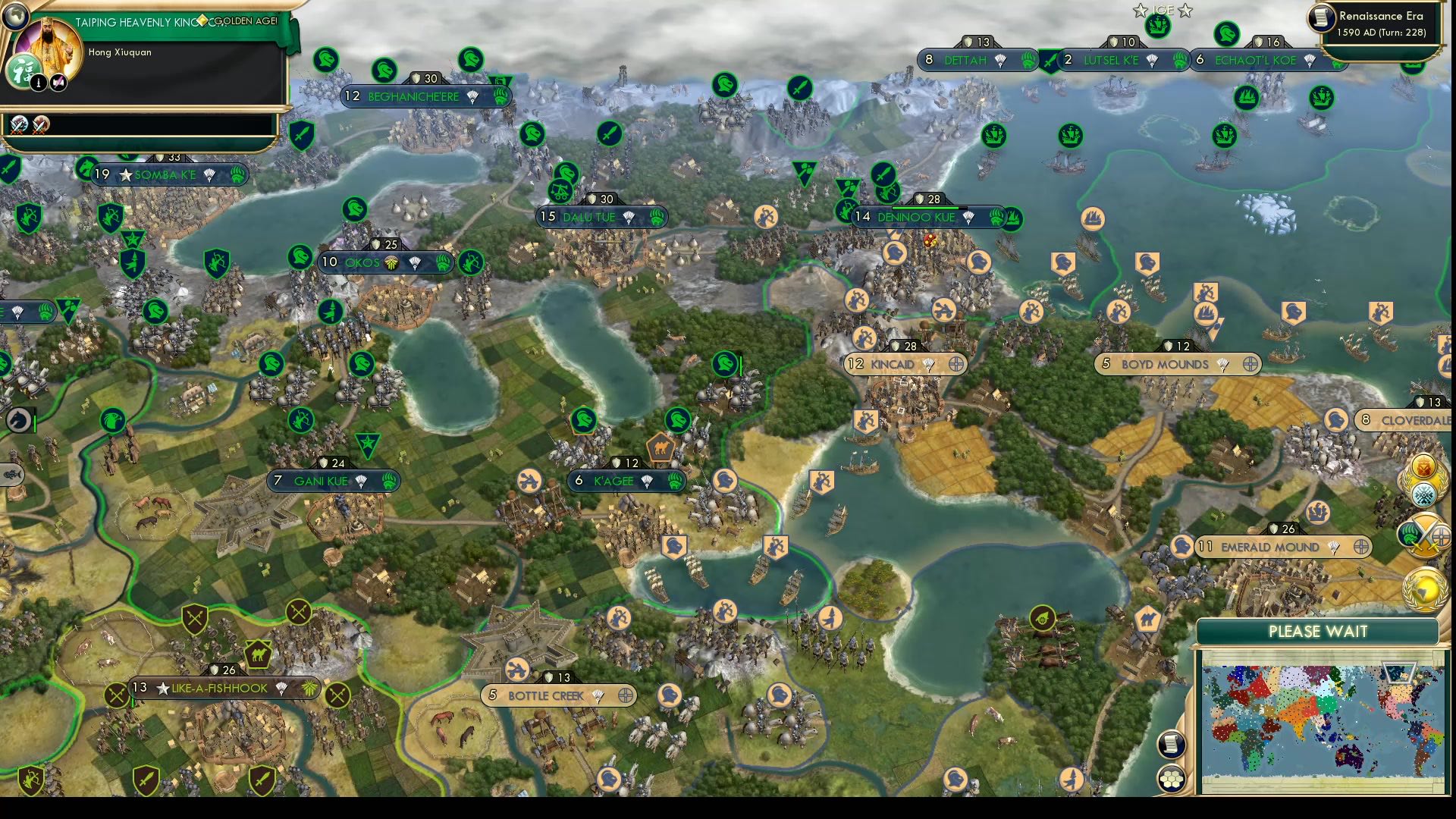The image size is (1456, 819).
Task: Click the GOLDEN AGE! banner label
Action: click(246, 22)
